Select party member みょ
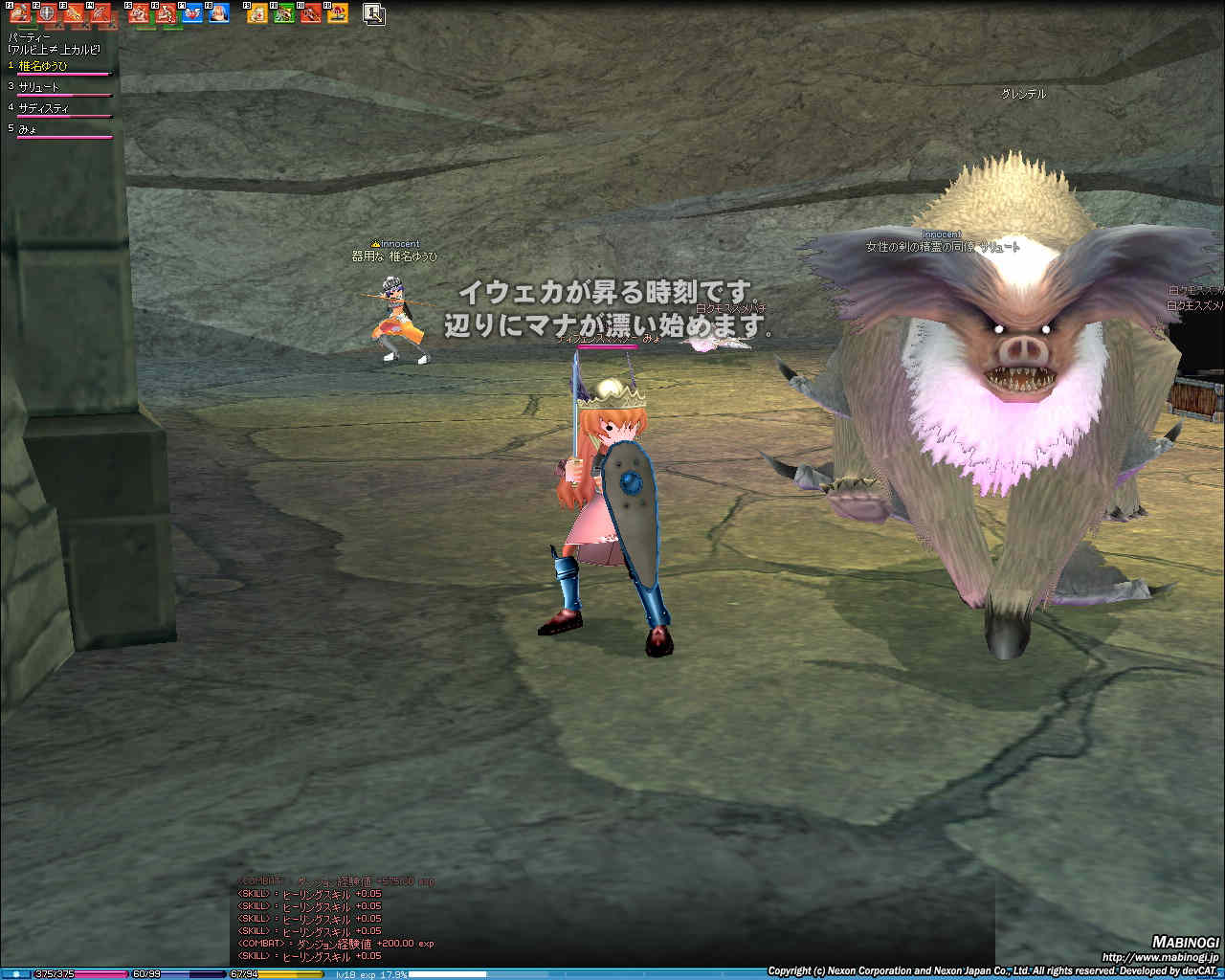 (x=28, y=129)
